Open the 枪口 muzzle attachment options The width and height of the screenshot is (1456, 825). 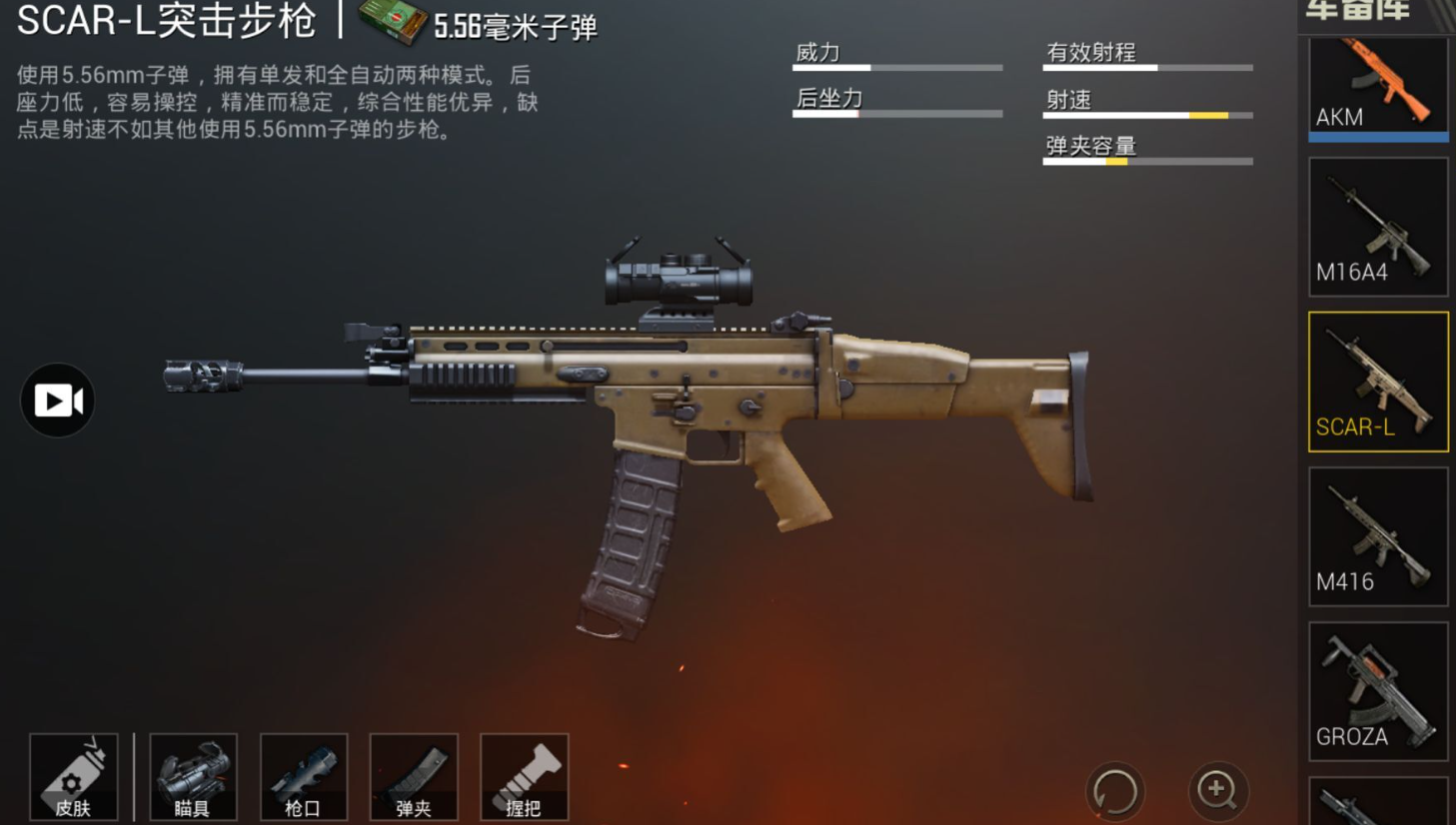(304, 778)
